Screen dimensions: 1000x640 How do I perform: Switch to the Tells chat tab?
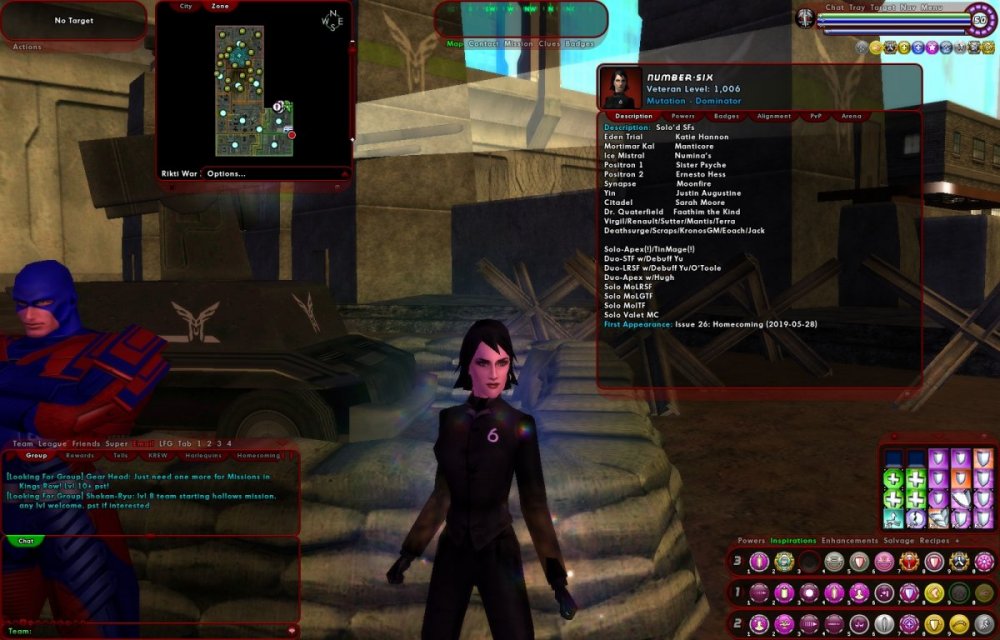[x=120, y=455]
